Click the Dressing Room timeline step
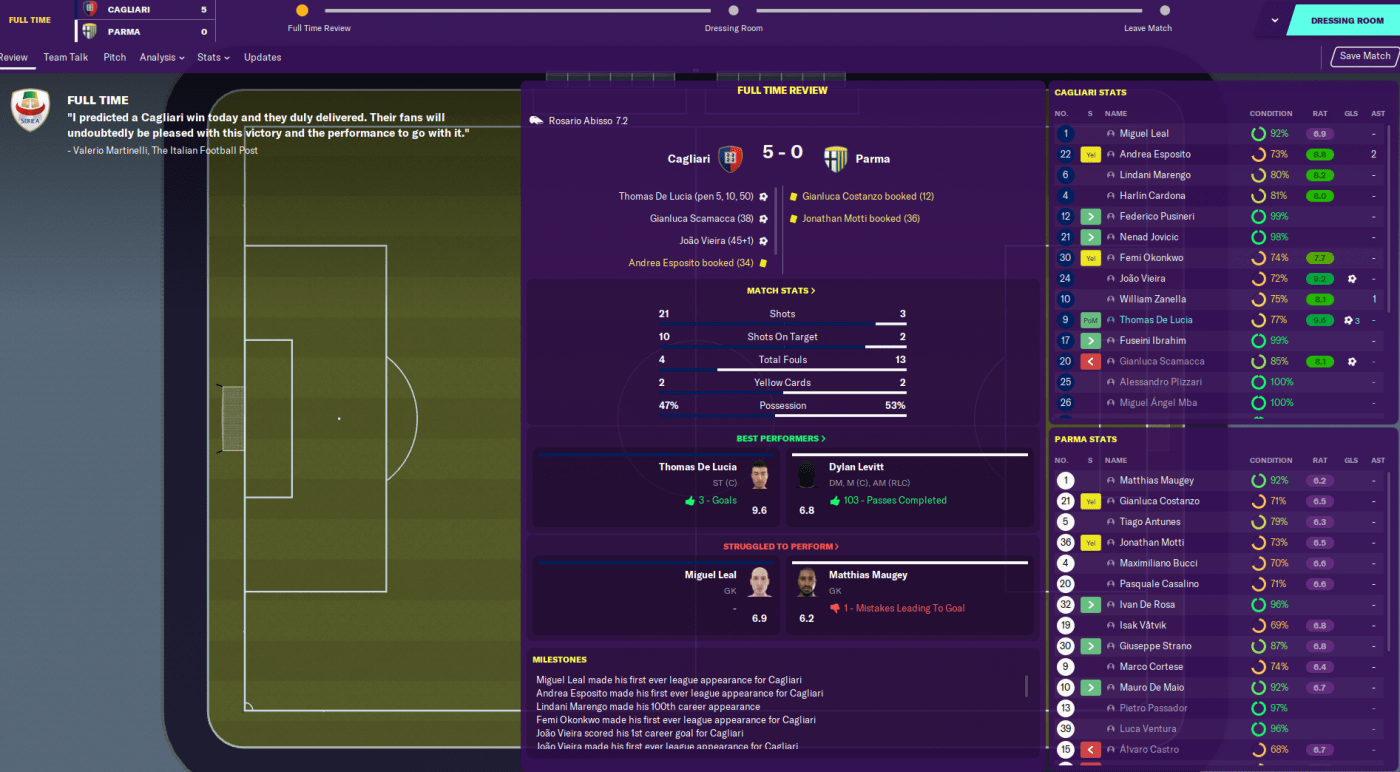The width and height of the screenshot is (1400, 772). tap(733, 11)
